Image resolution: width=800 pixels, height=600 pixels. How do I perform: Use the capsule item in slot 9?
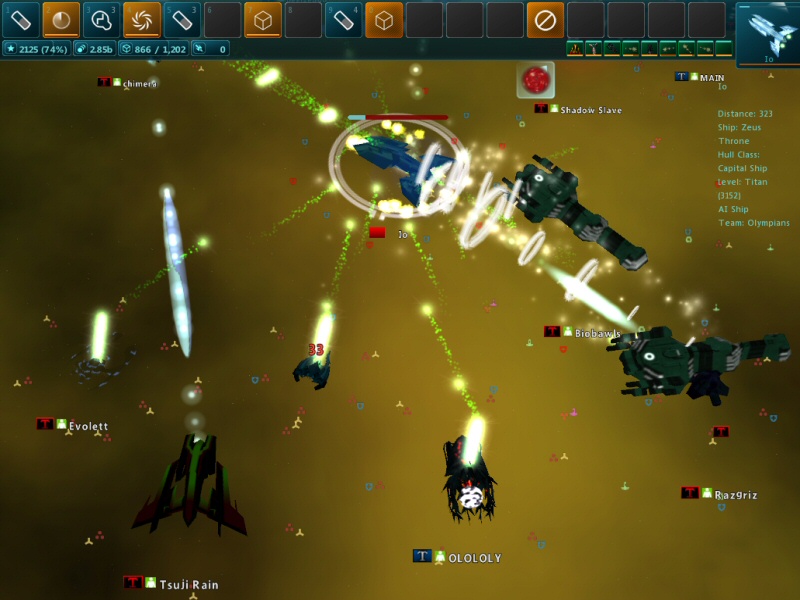click(343, 19)
